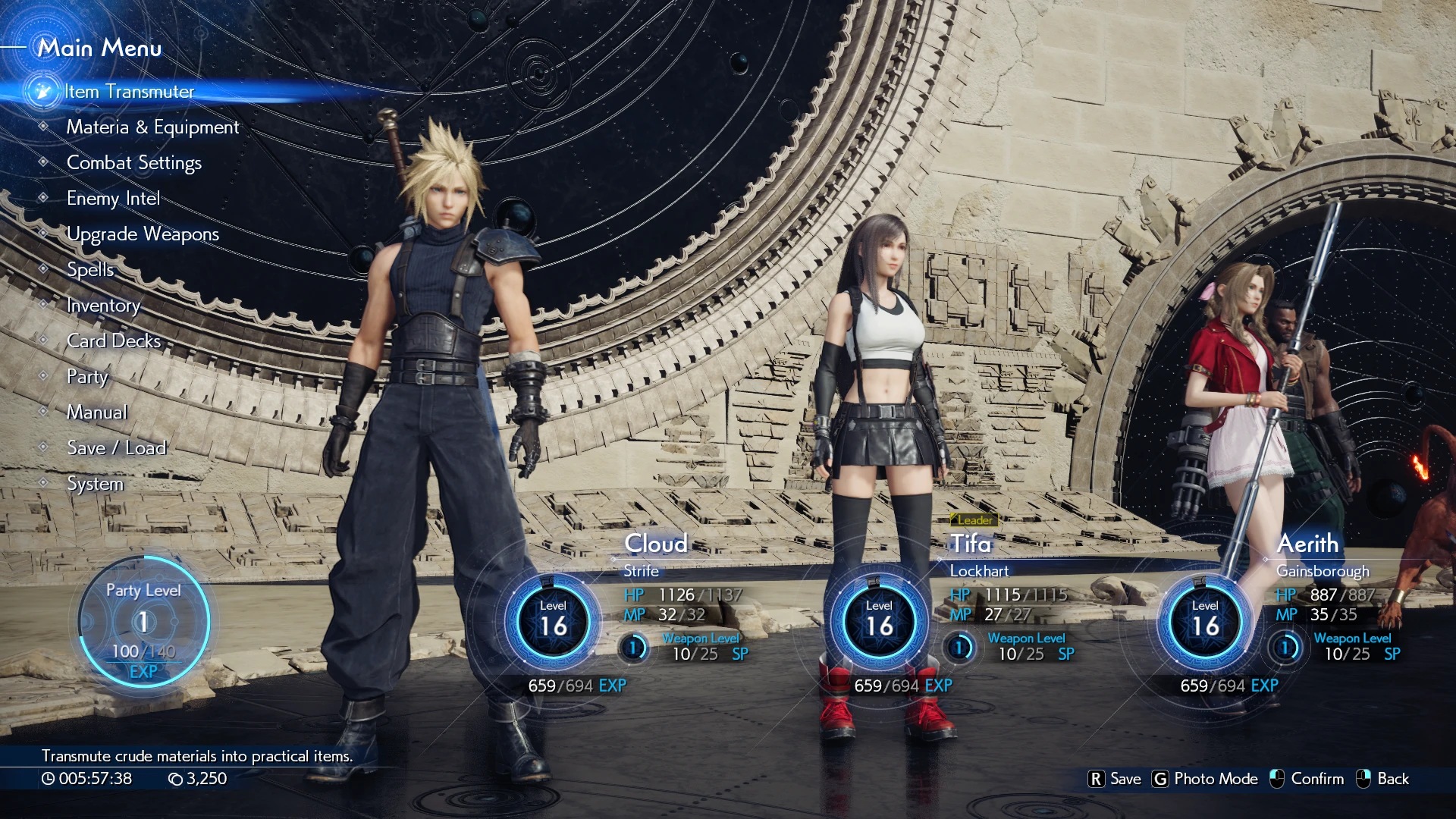Open Save / Load
The image size is (1456, 819).
tap(116, 448)
